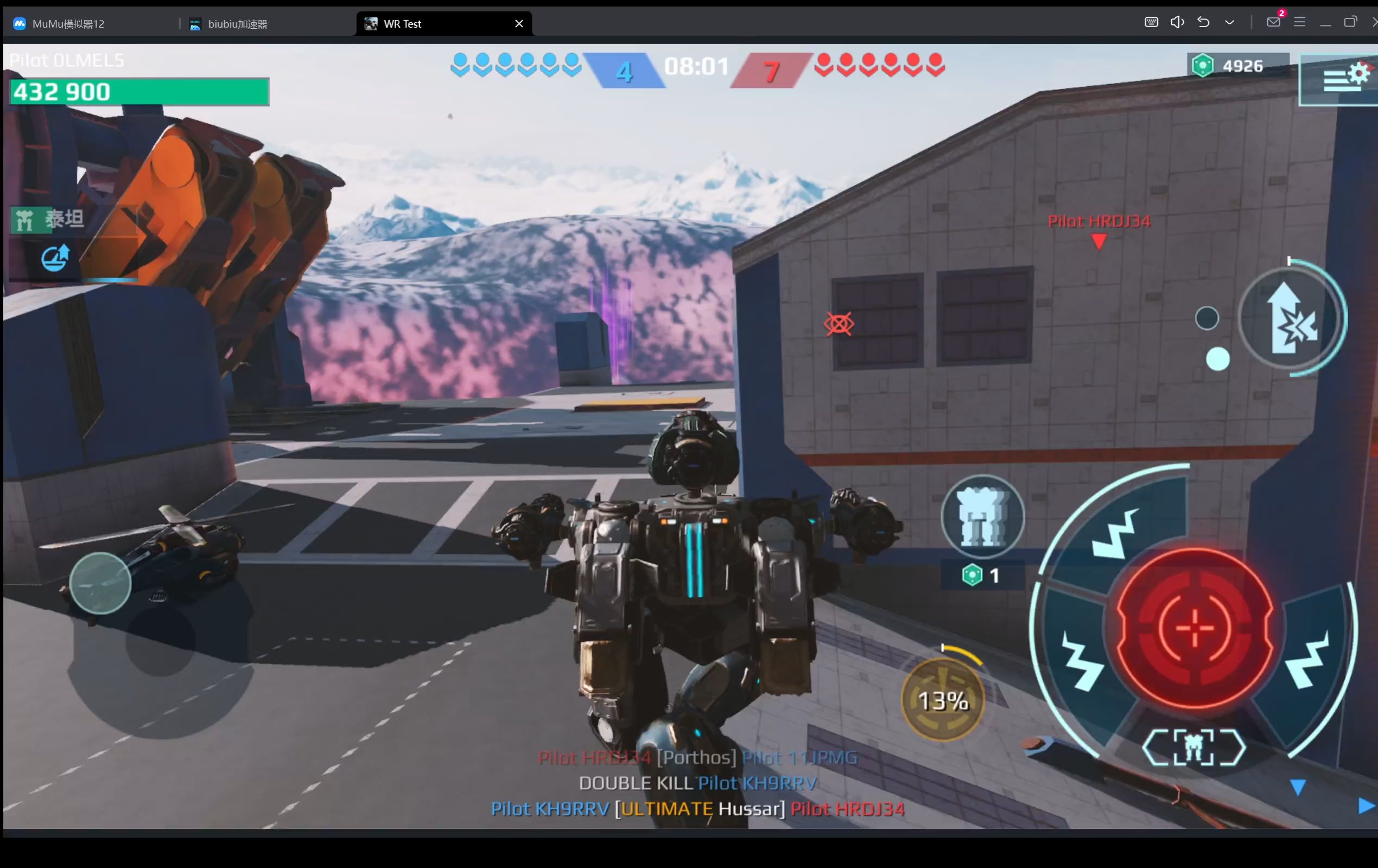
Task: Select the Titan switch button with blue arrow
Action: coord(55,258)
